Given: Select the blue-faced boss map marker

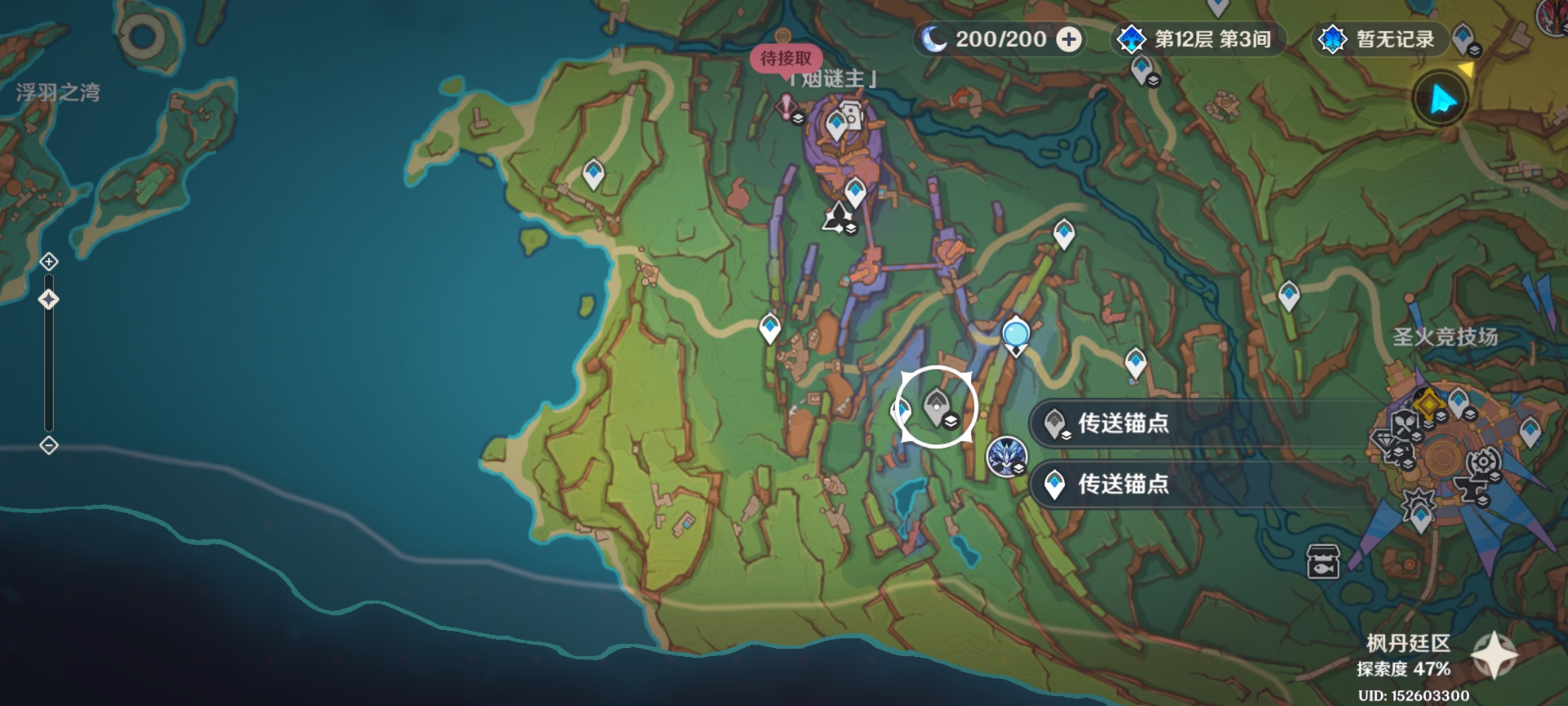Looking at the screenshot, I should pyautogui.click(x=1006, y=456).
